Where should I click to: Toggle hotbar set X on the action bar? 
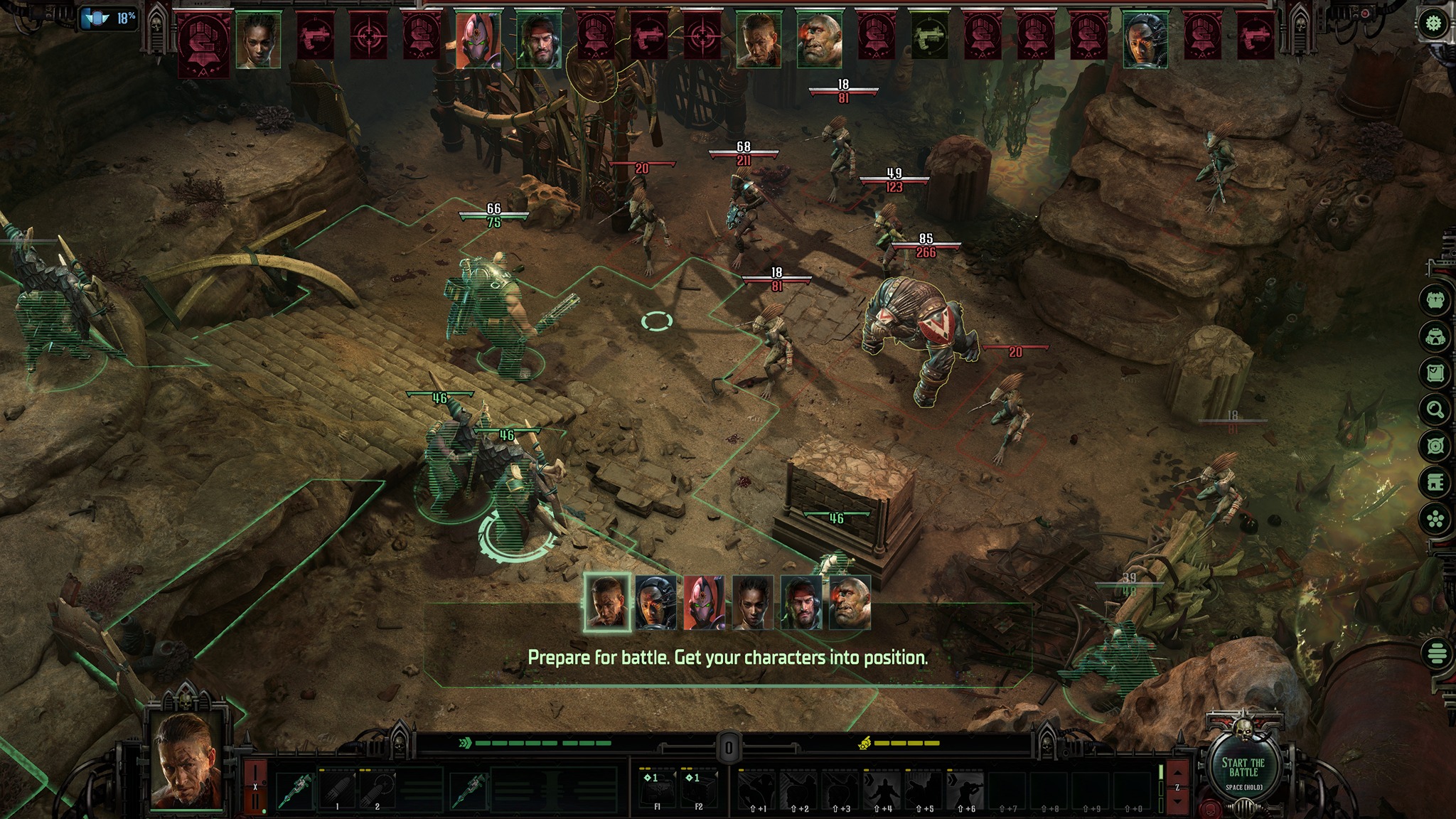coord(255,786)
